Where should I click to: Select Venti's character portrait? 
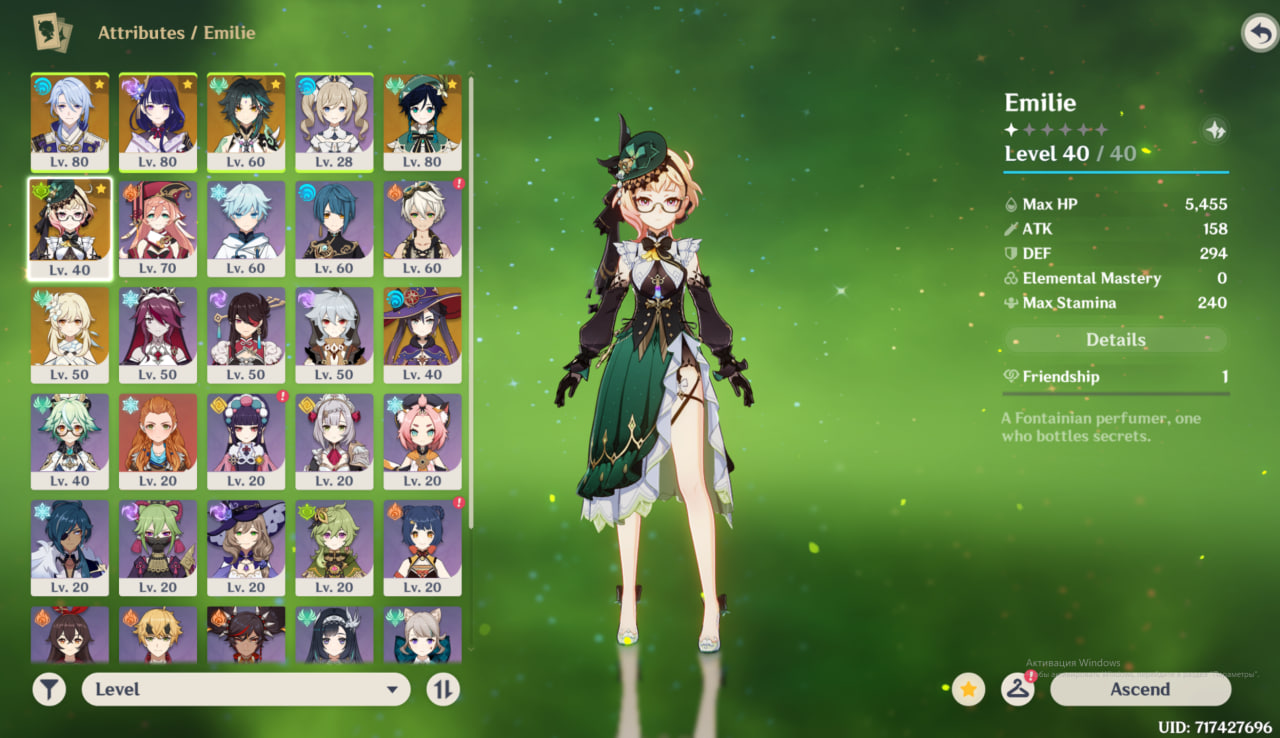click(x=422, y=120)
